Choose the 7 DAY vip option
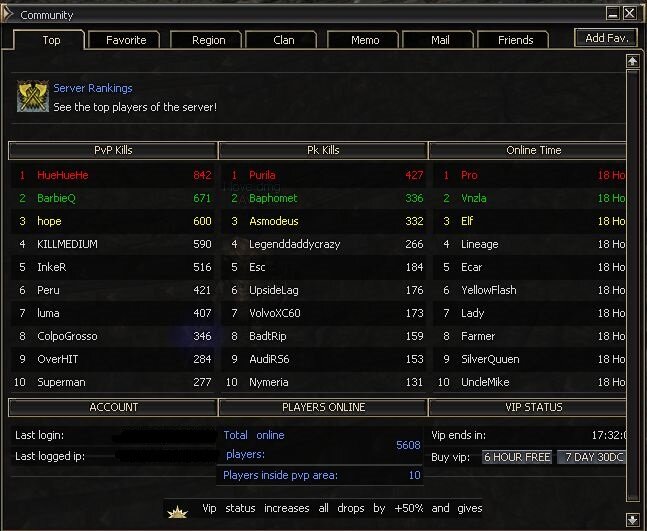 click(593, 457)
